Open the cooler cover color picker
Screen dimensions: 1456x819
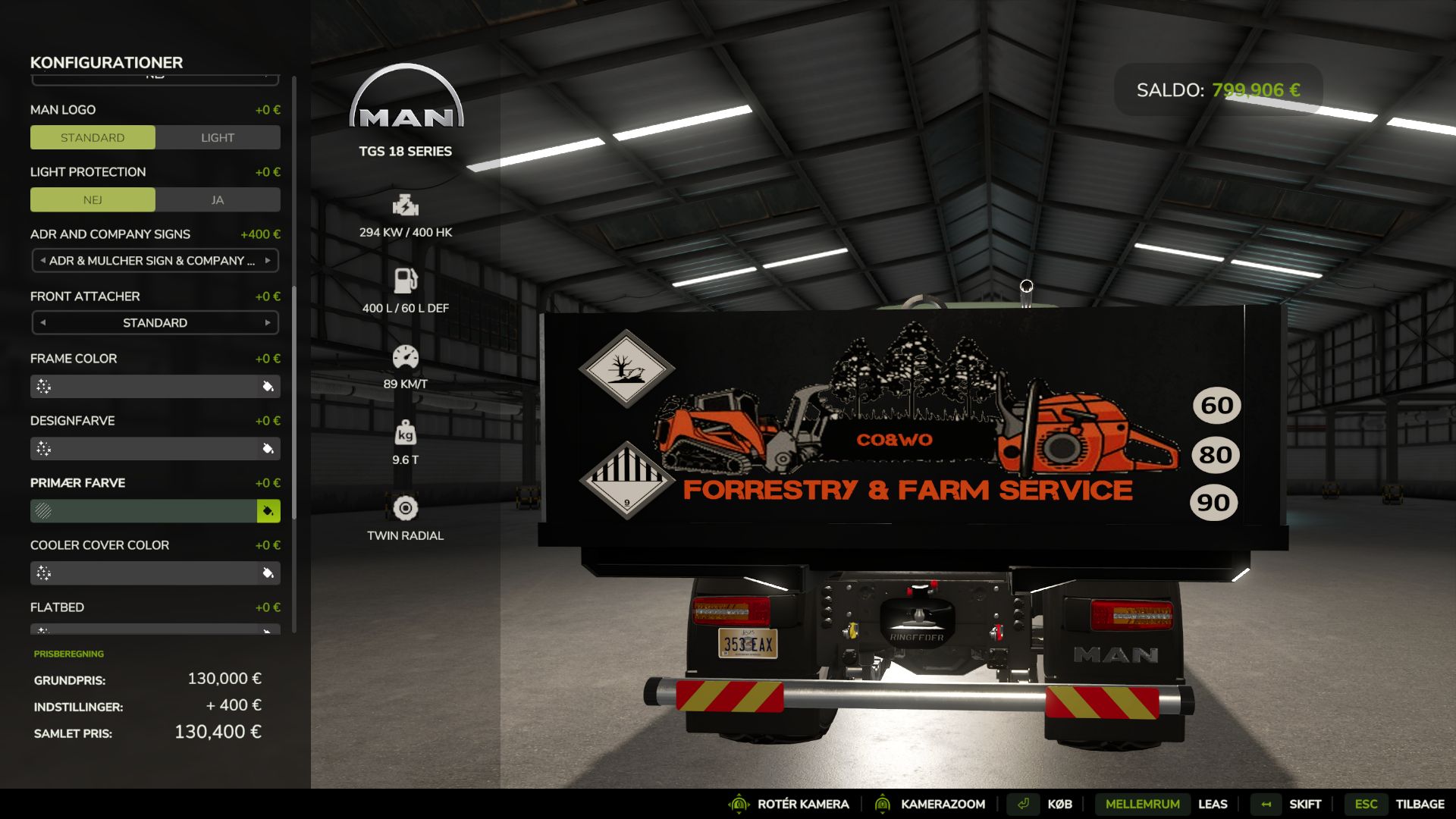point(268,573)
